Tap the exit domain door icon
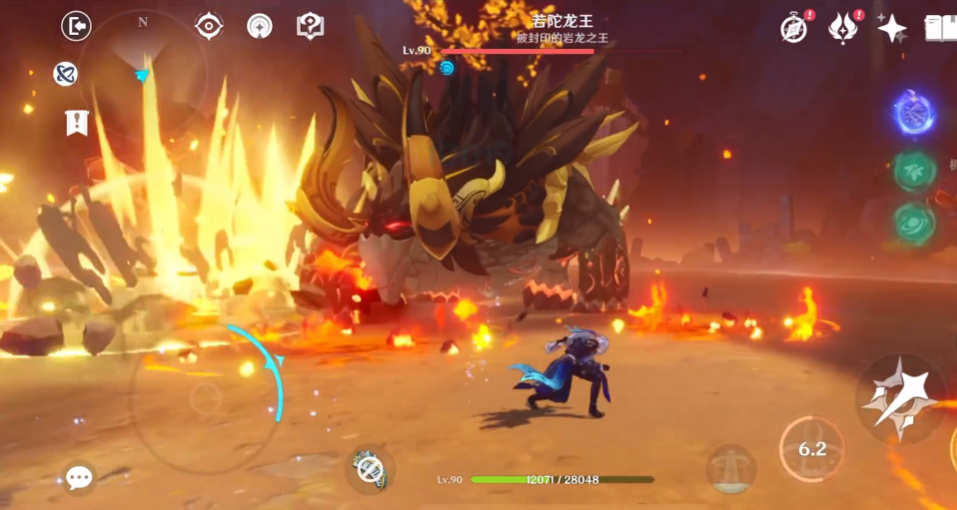This screenshot has width=957, height=510. pos(76,26)
